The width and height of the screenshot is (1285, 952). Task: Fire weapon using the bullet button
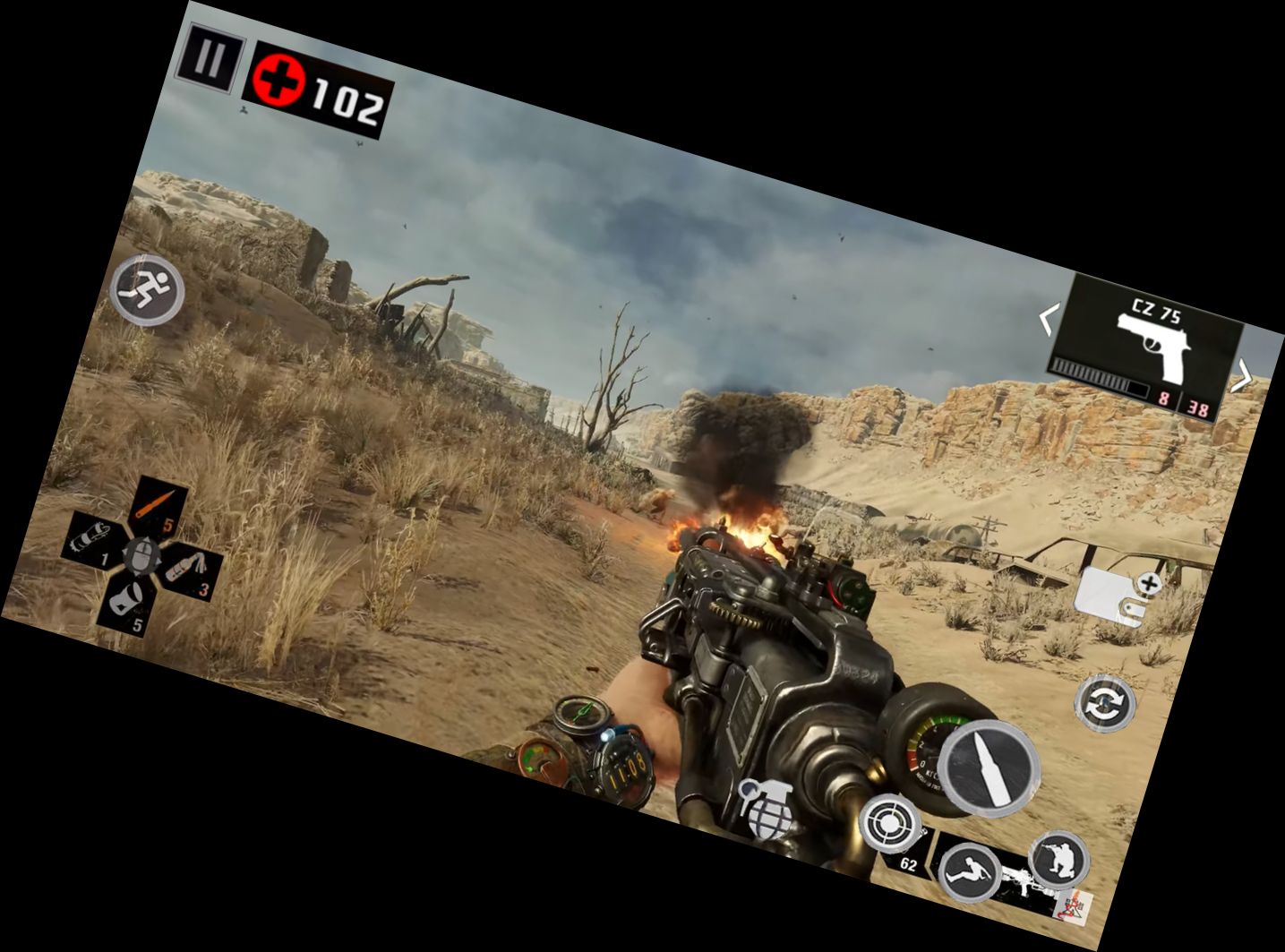[x=988, y=767]
